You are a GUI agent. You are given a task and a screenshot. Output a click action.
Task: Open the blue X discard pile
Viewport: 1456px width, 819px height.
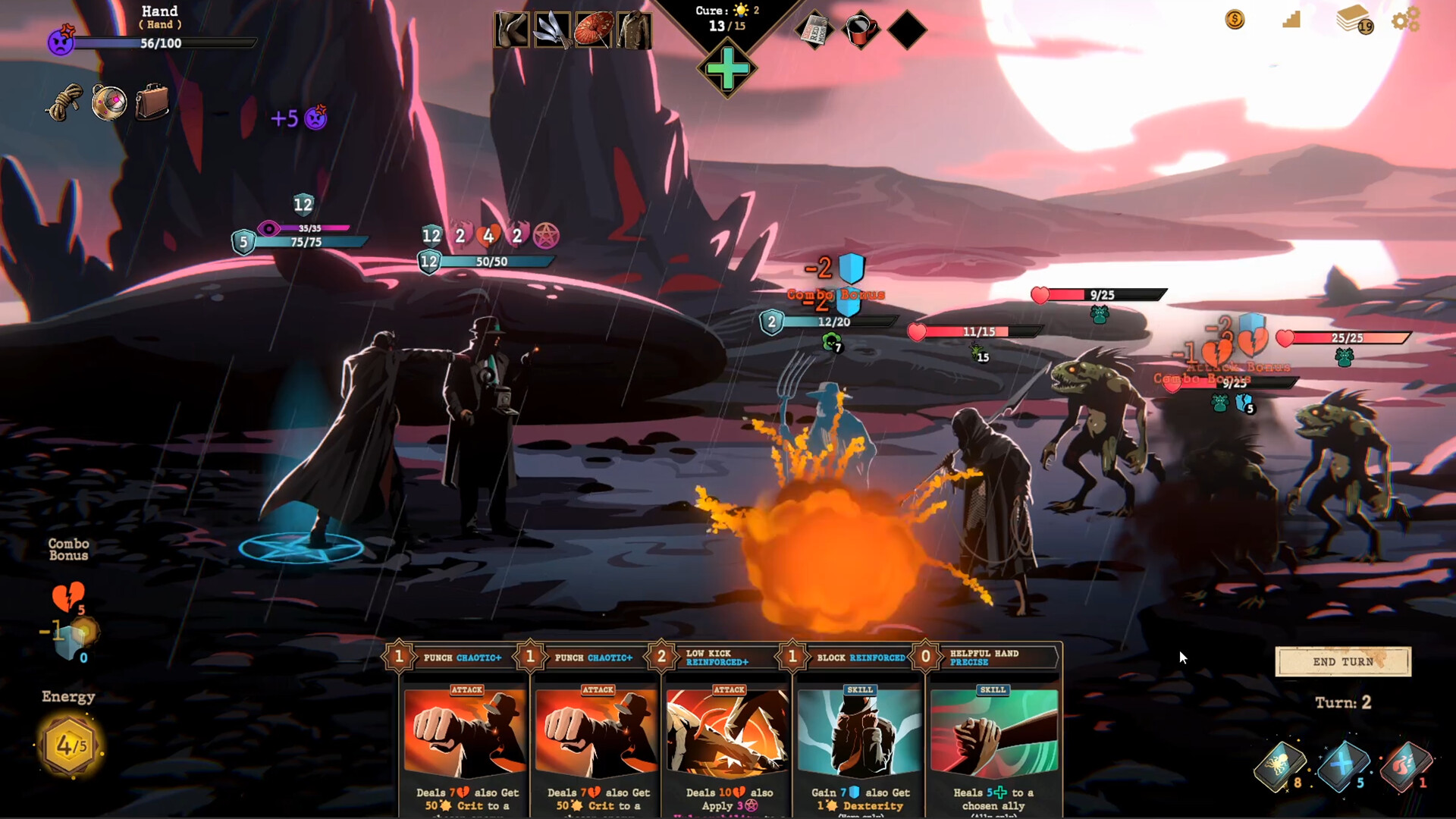1342,764
